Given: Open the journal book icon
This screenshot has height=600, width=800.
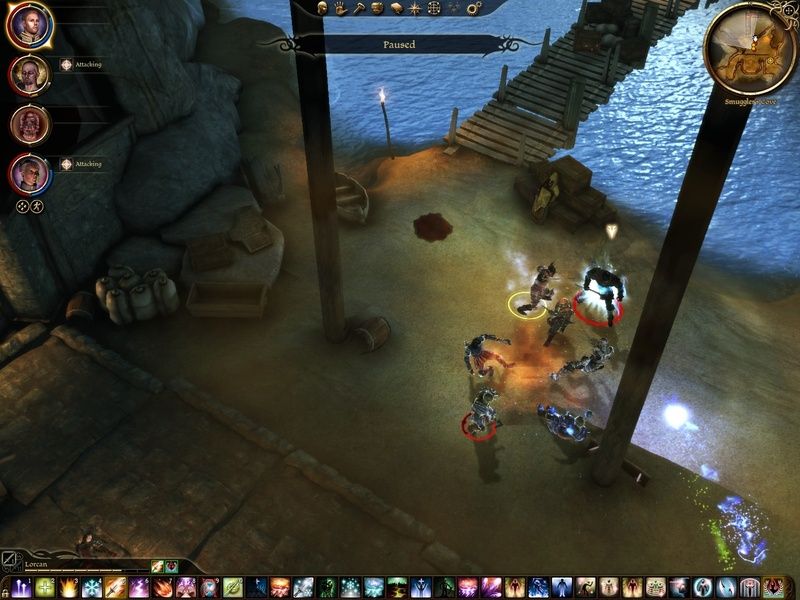Looking at the screenshot, I should (x=396, y=8).
